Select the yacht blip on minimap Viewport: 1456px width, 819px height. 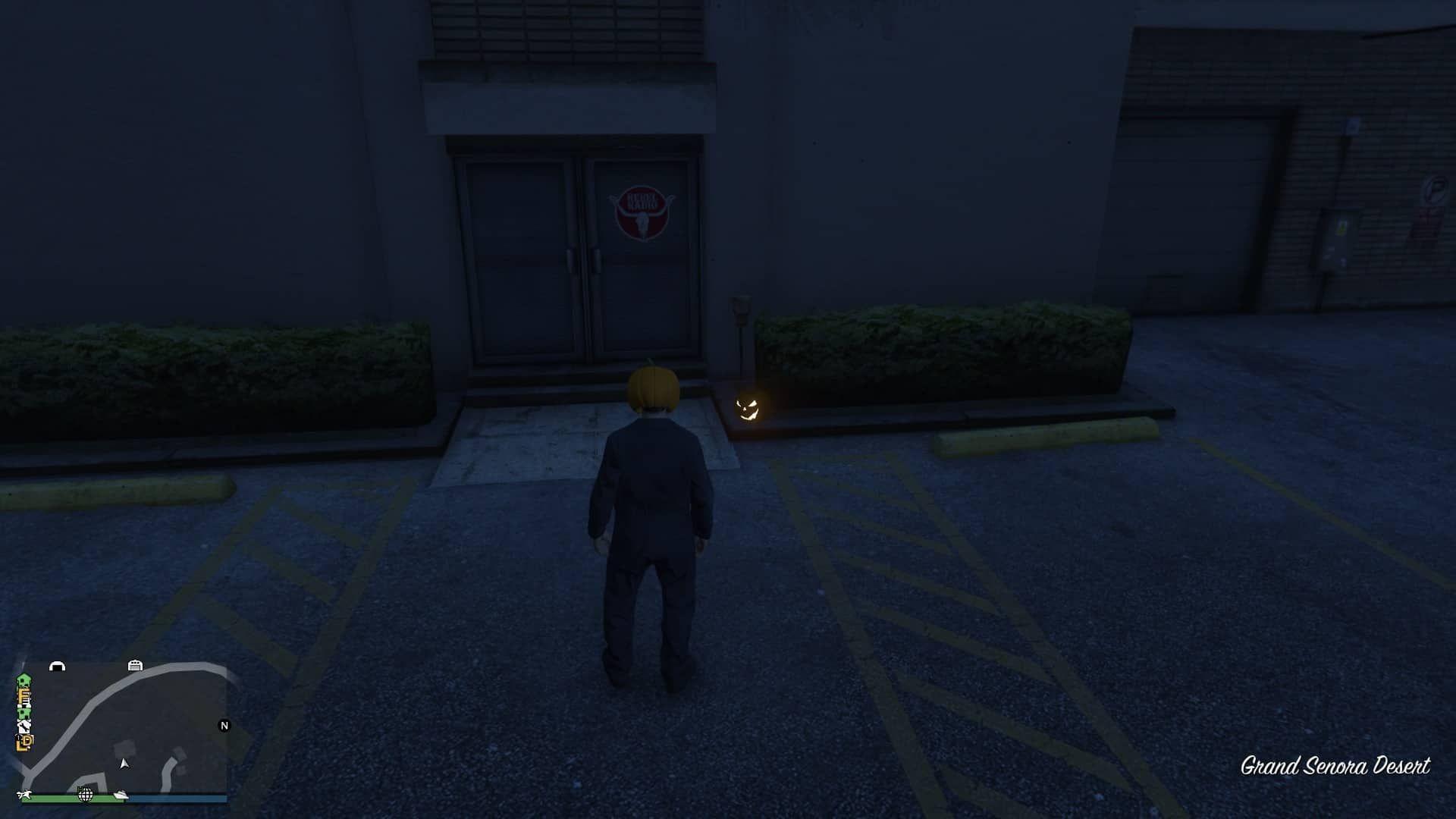tap(121, 794)
